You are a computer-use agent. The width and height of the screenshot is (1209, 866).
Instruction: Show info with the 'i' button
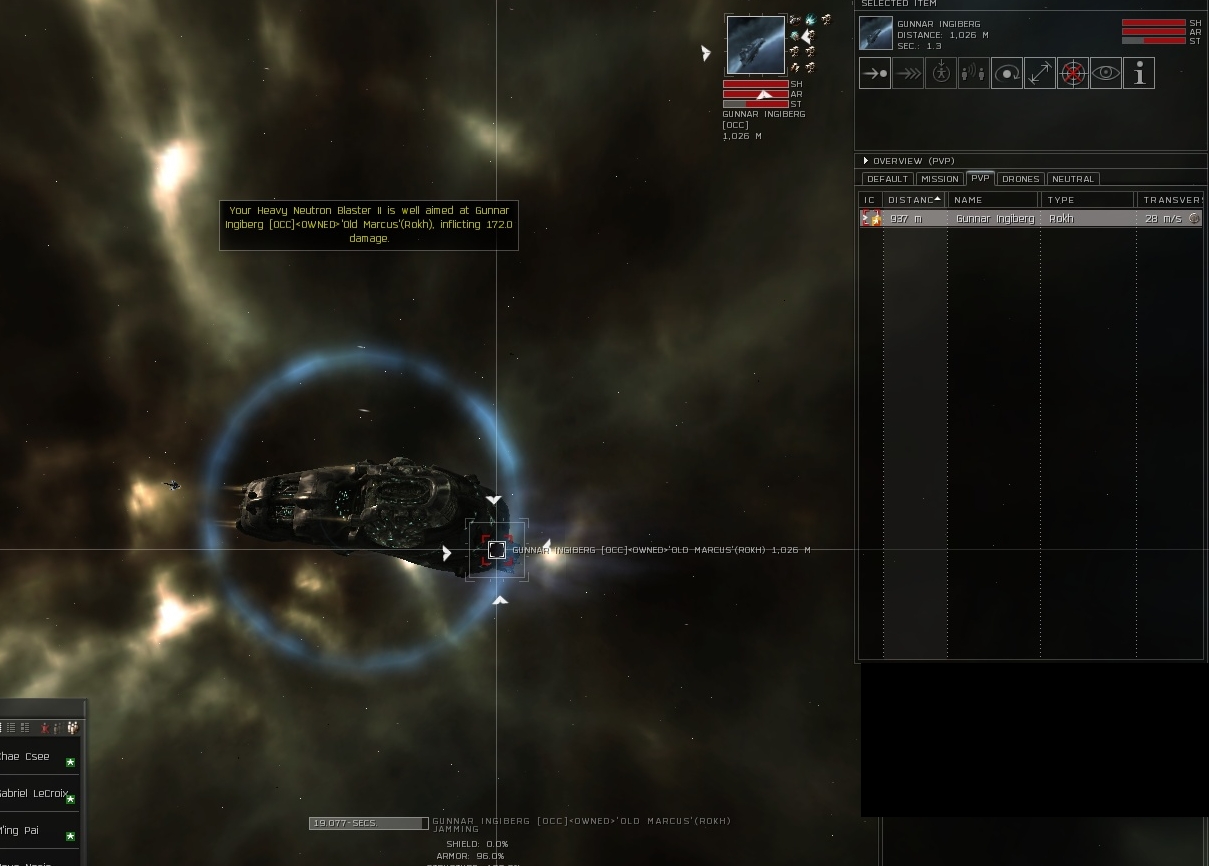coord(1139,73)
